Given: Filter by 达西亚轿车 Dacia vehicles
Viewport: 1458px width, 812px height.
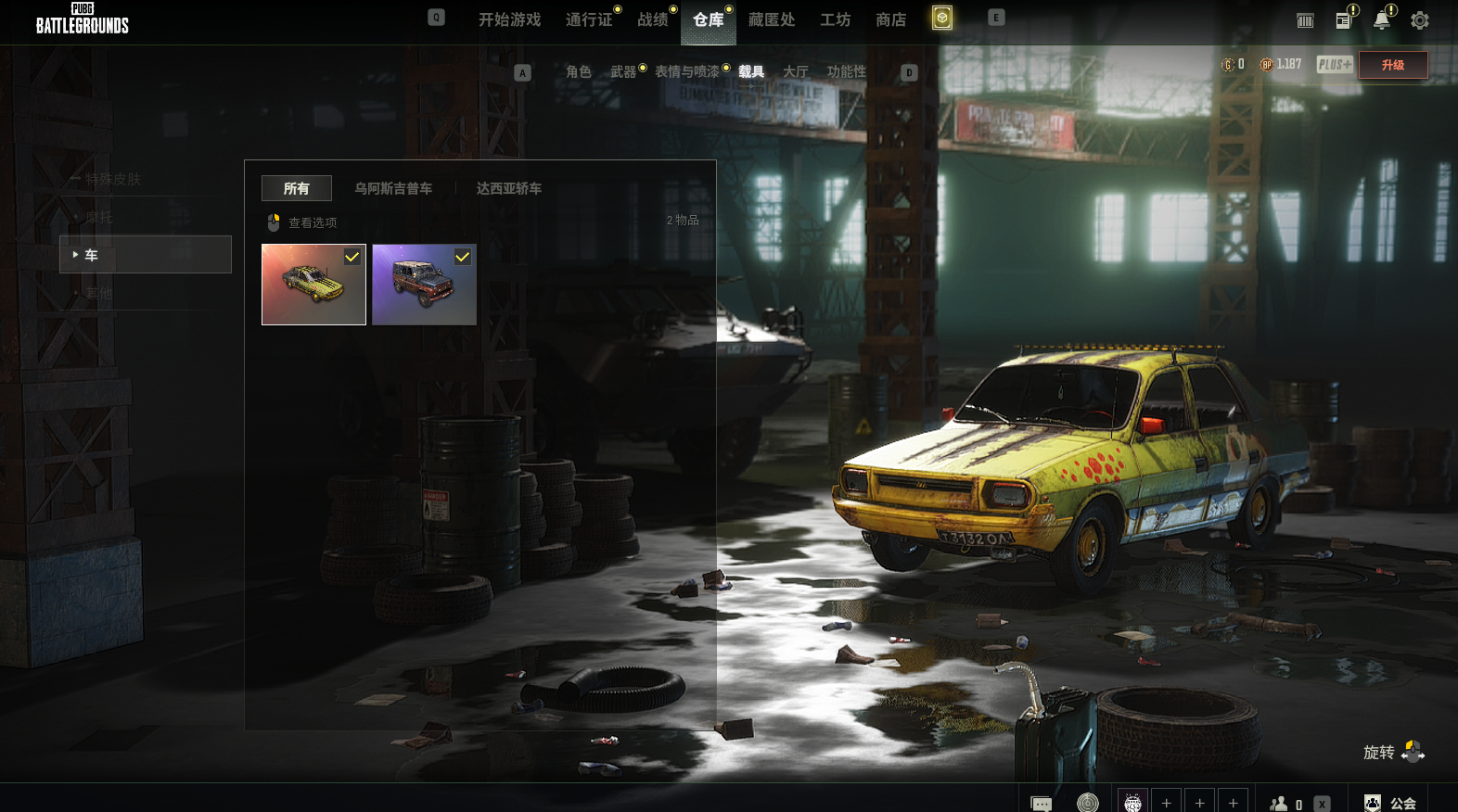Looking at the screenshot, I should pos(509,188).
